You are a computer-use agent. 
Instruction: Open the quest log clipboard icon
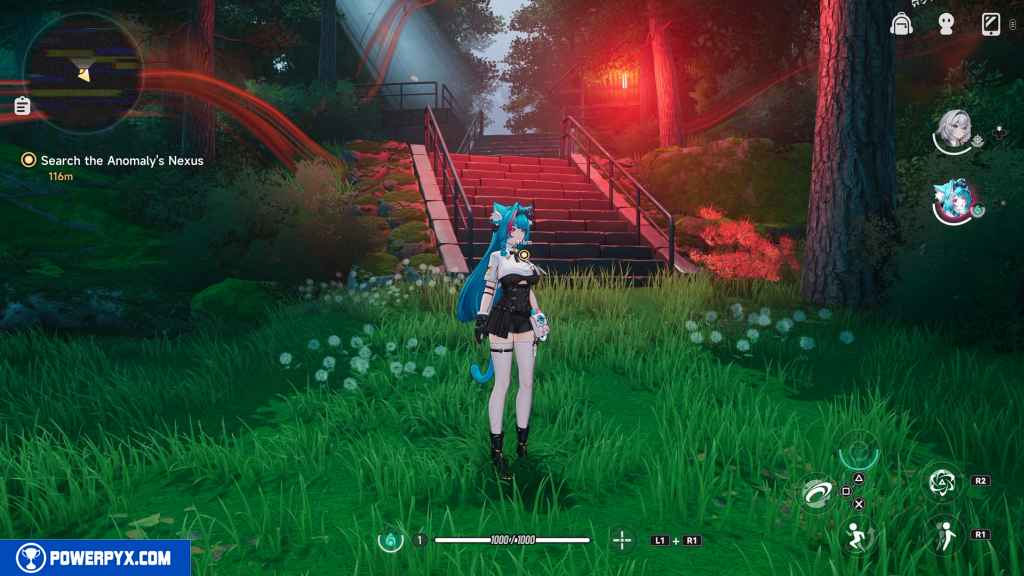(22, 105)
